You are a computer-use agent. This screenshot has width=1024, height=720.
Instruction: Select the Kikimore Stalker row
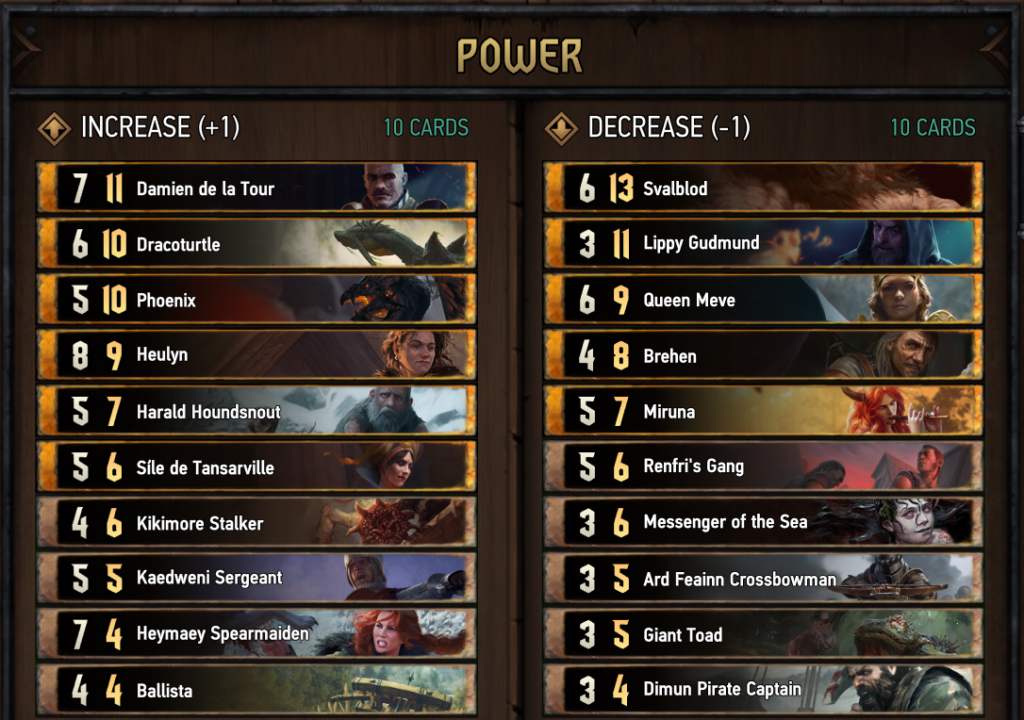click(256, 523)
